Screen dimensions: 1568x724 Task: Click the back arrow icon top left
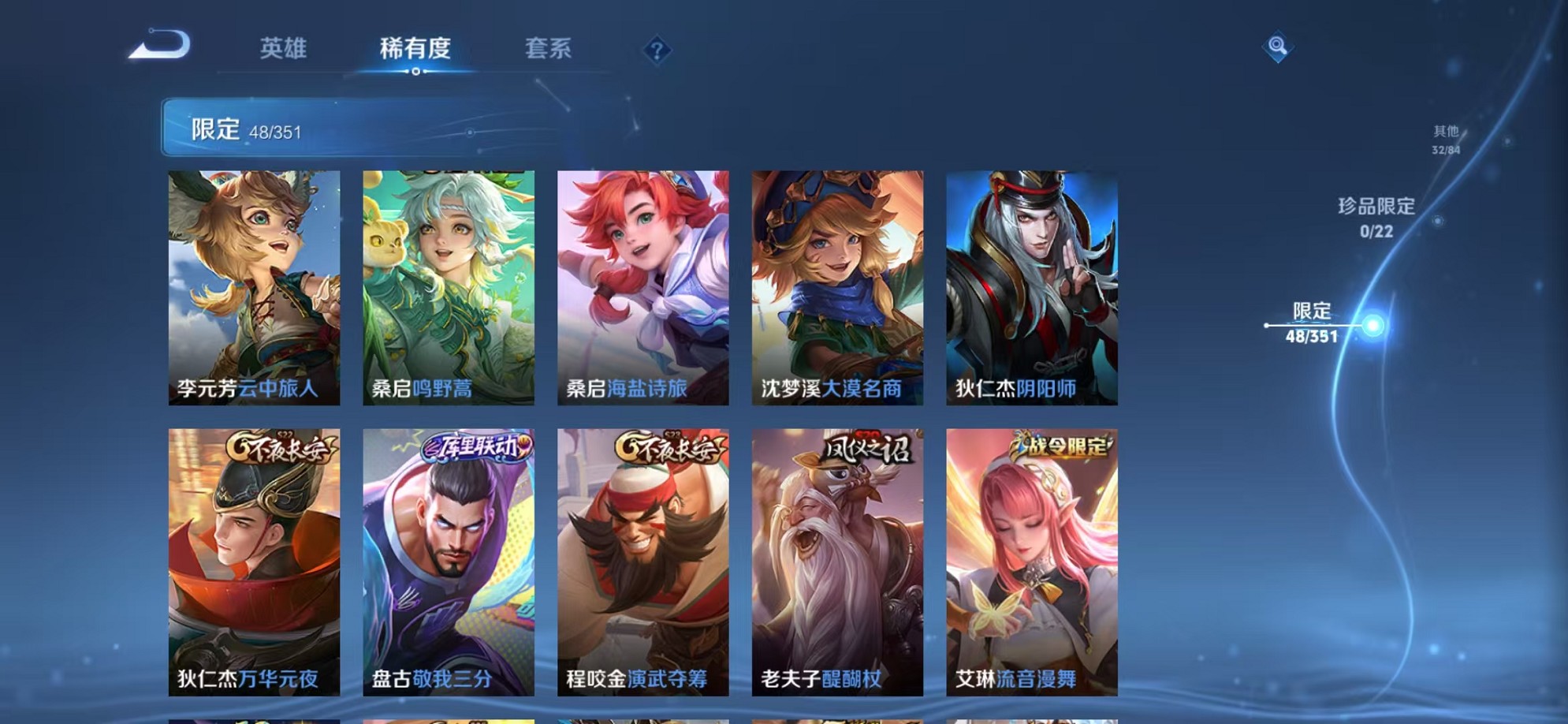(159, 45)
